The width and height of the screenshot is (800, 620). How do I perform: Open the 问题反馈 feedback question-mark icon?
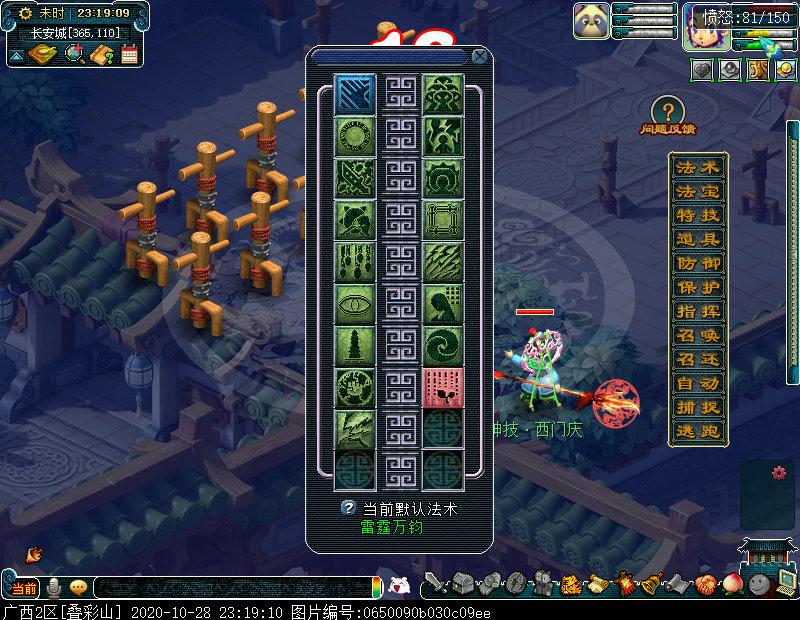click(x=668, y=111)
